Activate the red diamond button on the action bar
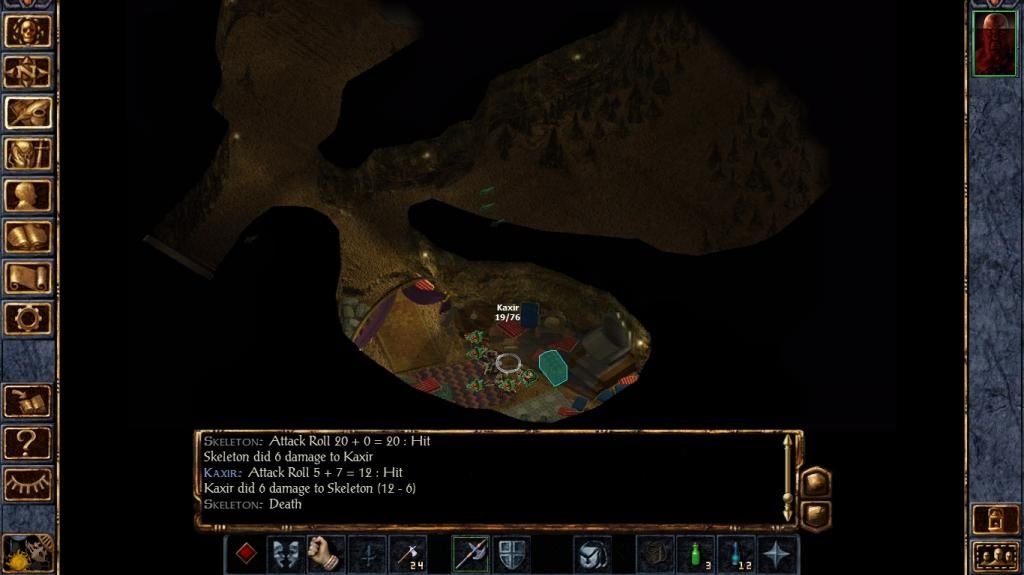The width and height of the screenshot is (1024, 575). [x=245, y=554]
